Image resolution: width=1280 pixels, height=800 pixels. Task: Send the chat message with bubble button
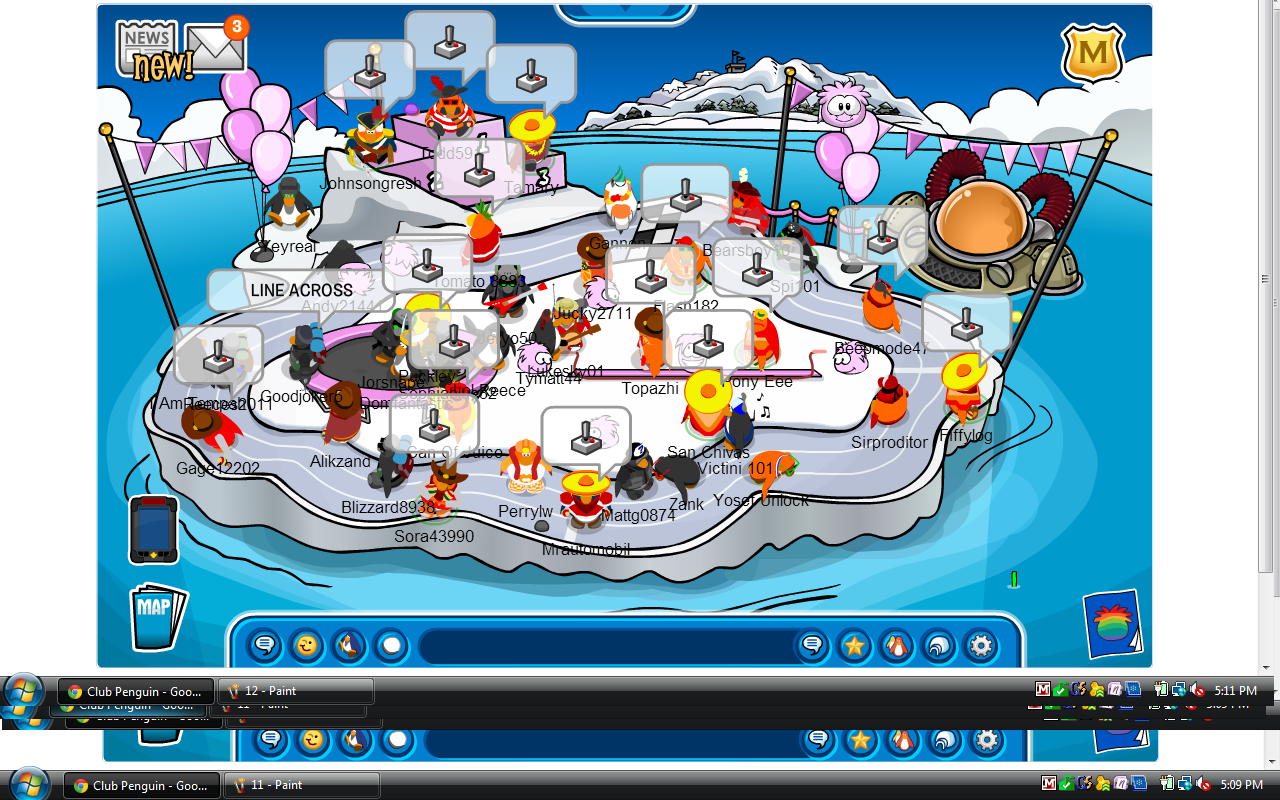tap(813, 646)
